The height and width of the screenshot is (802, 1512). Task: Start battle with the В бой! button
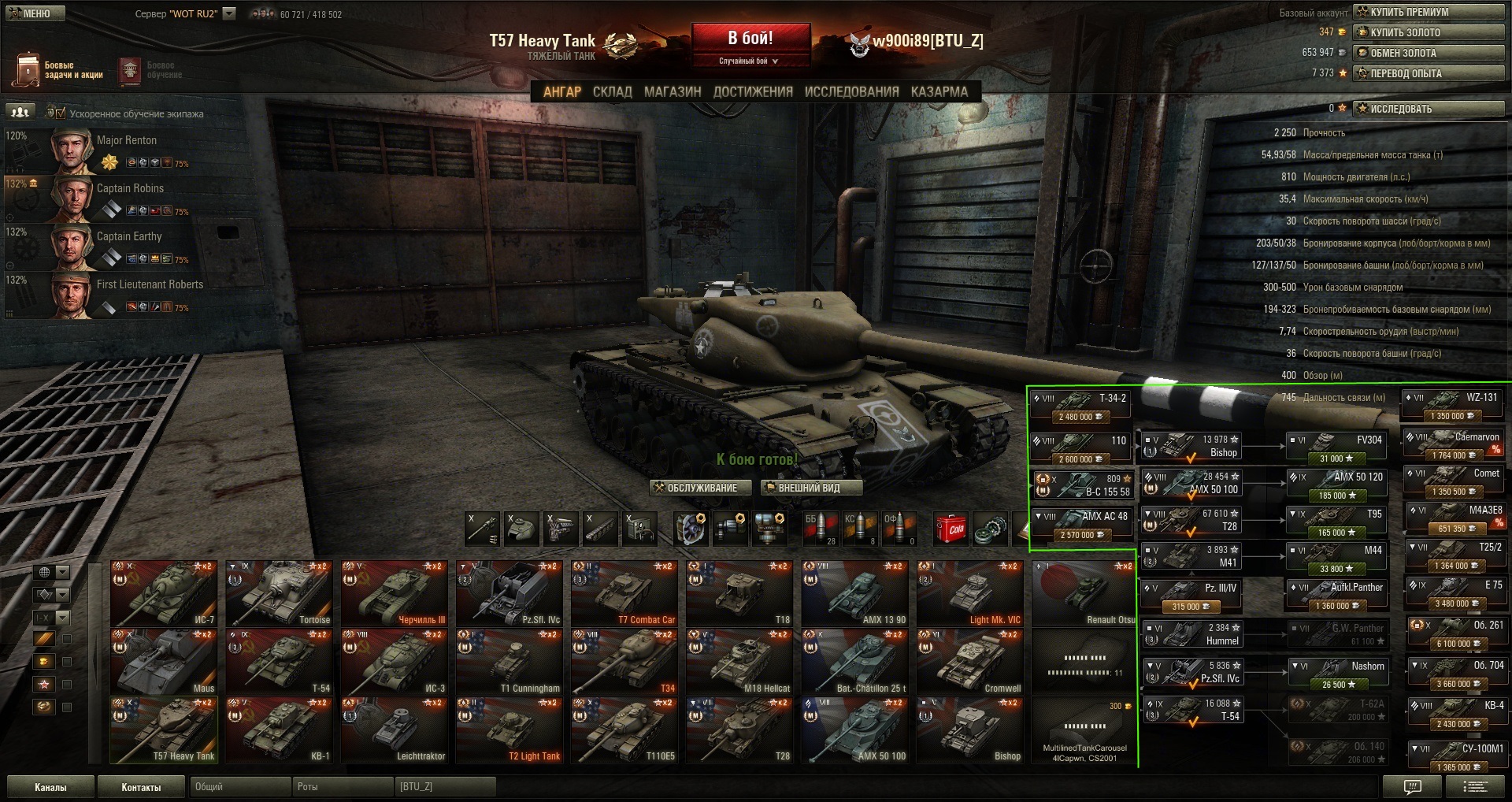click(750, 39)
